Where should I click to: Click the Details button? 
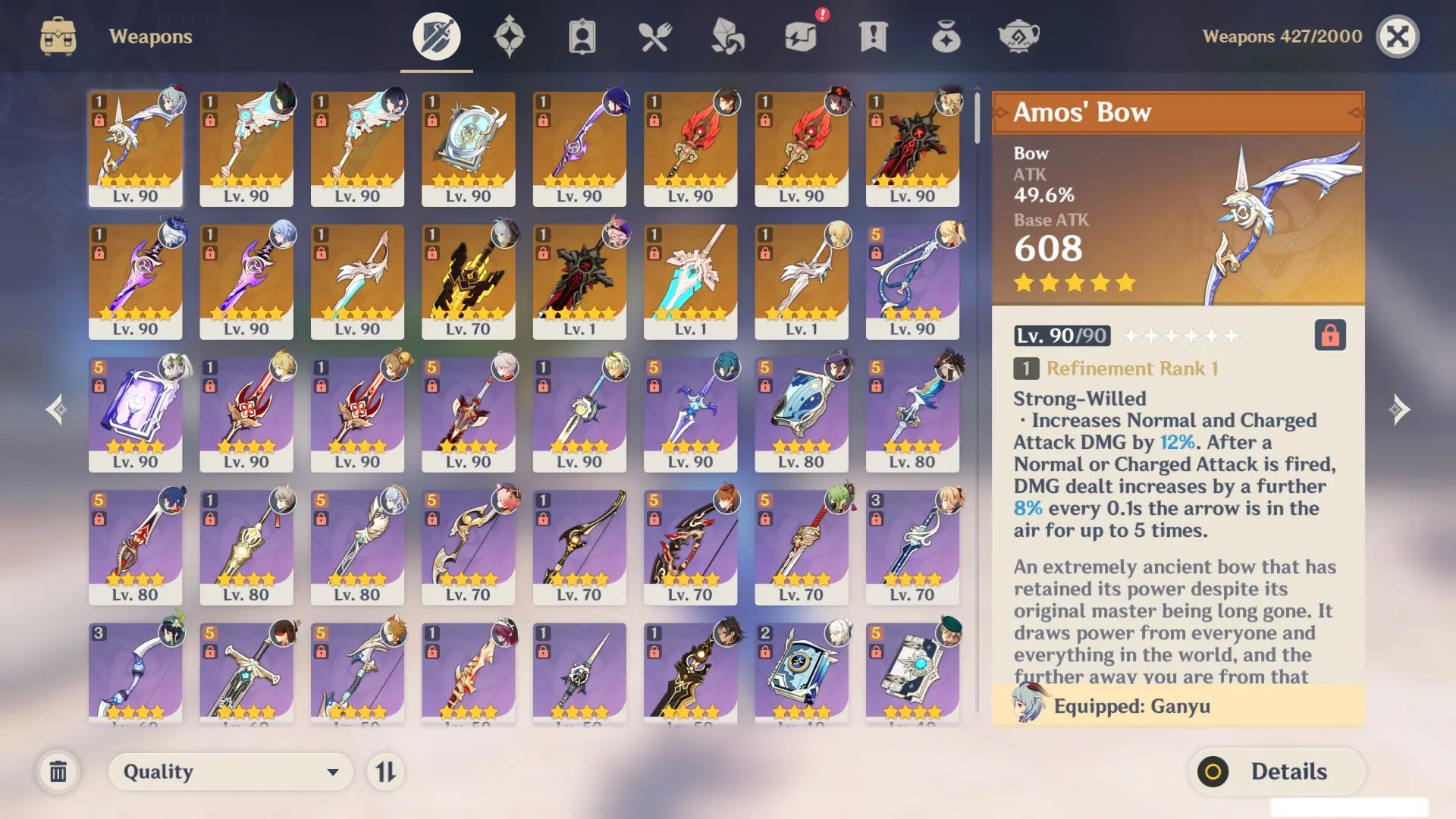1276,771
